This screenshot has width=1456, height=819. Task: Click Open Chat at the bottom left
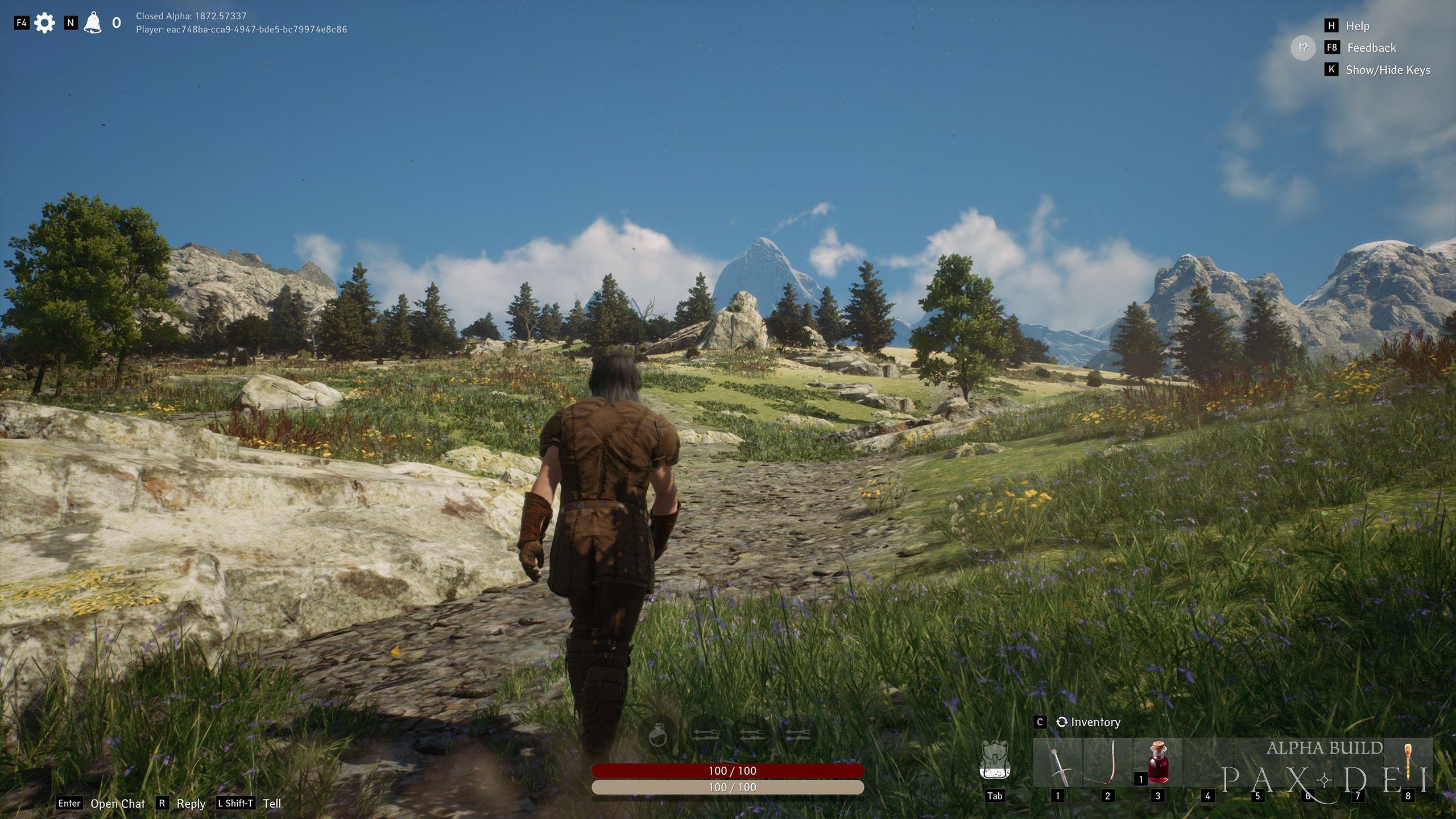coord(118,804)
